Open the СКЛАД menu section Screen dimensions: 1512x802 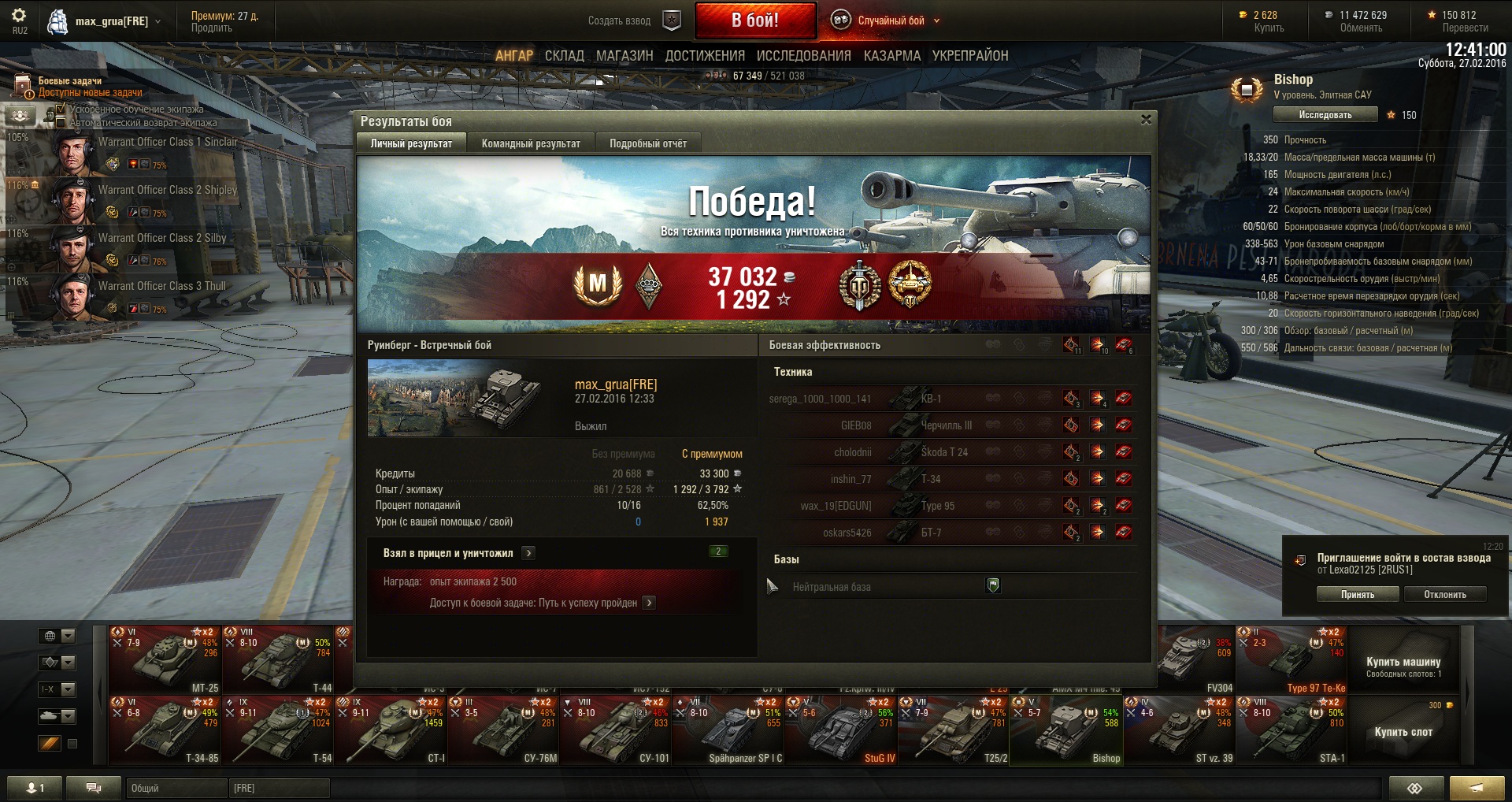564,56
